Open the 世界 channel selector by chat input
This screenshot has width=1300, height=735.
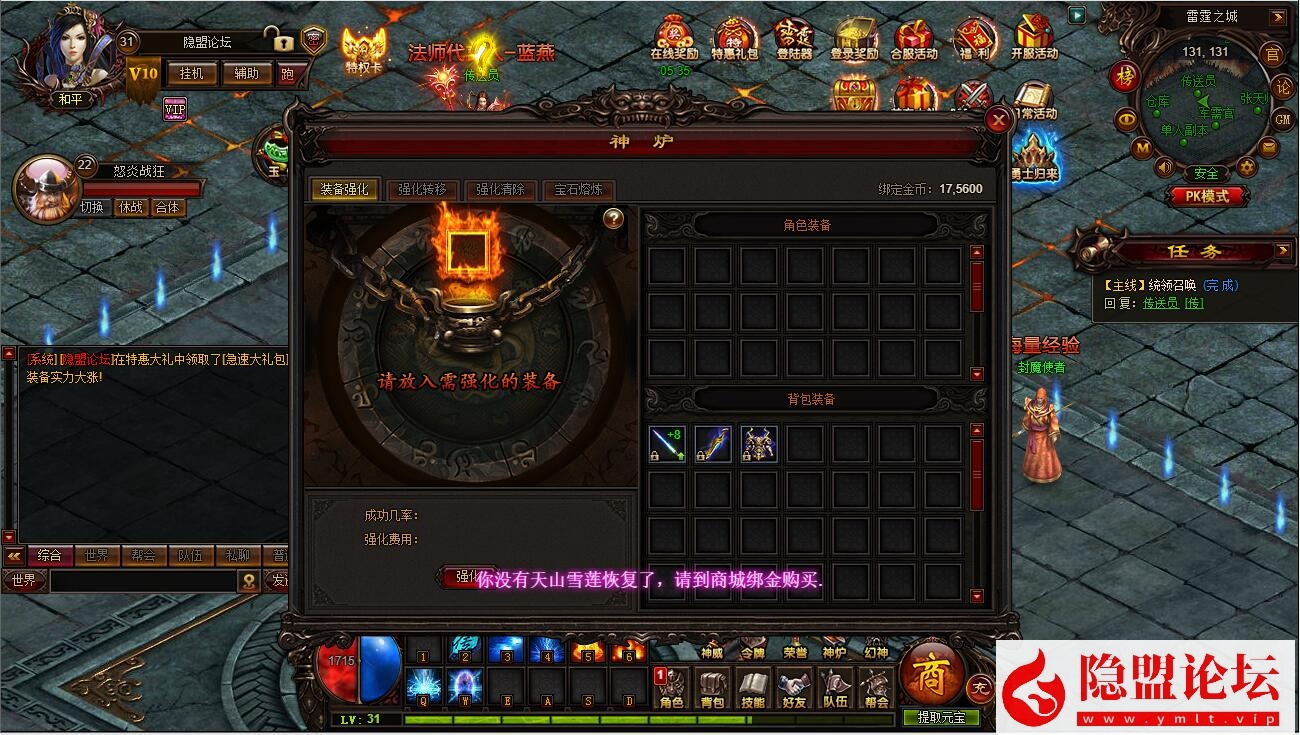22,580
